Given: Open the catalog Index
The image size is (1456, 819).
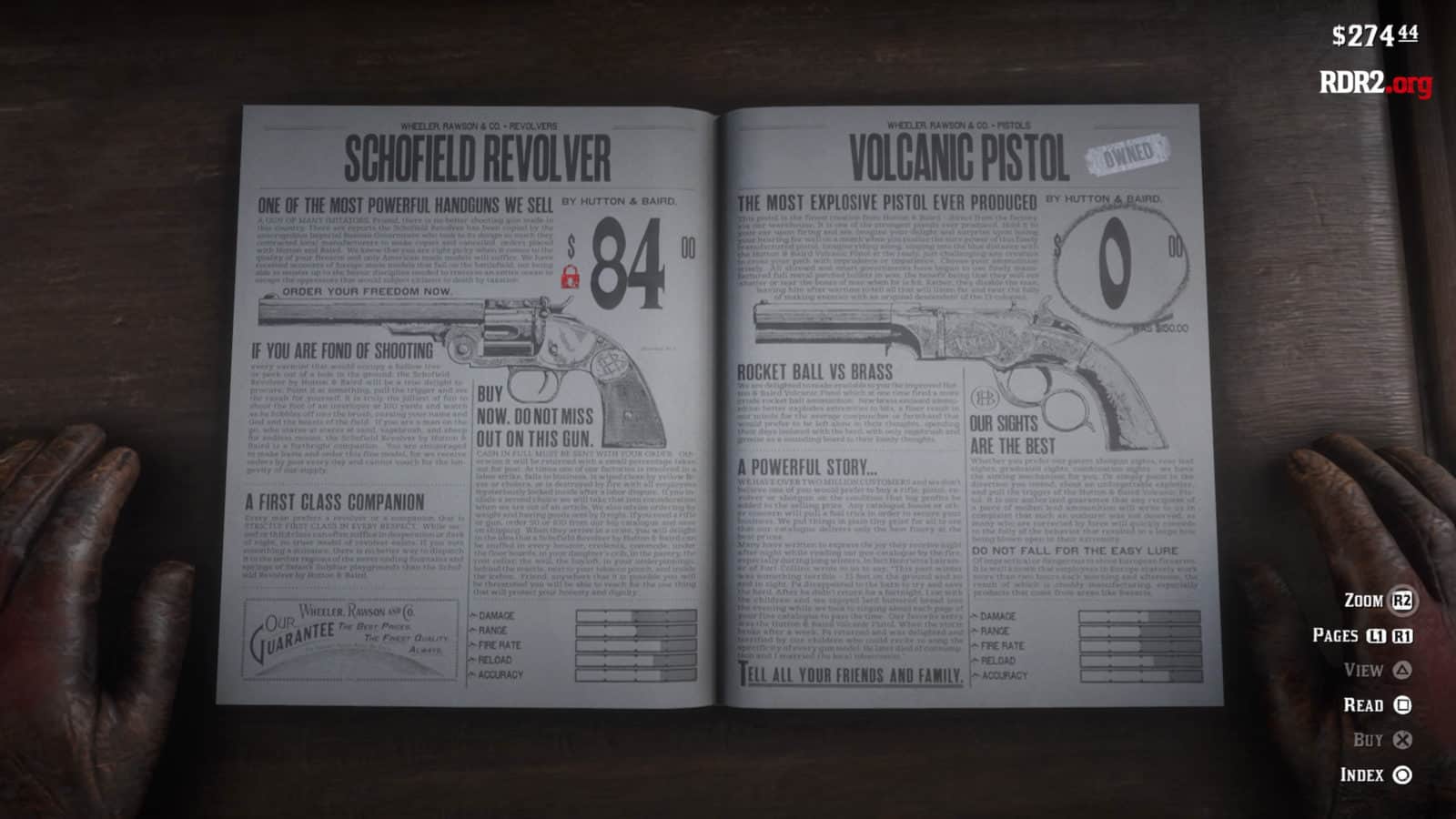Looking at the screenshot, I should (x=1370, y=776).
